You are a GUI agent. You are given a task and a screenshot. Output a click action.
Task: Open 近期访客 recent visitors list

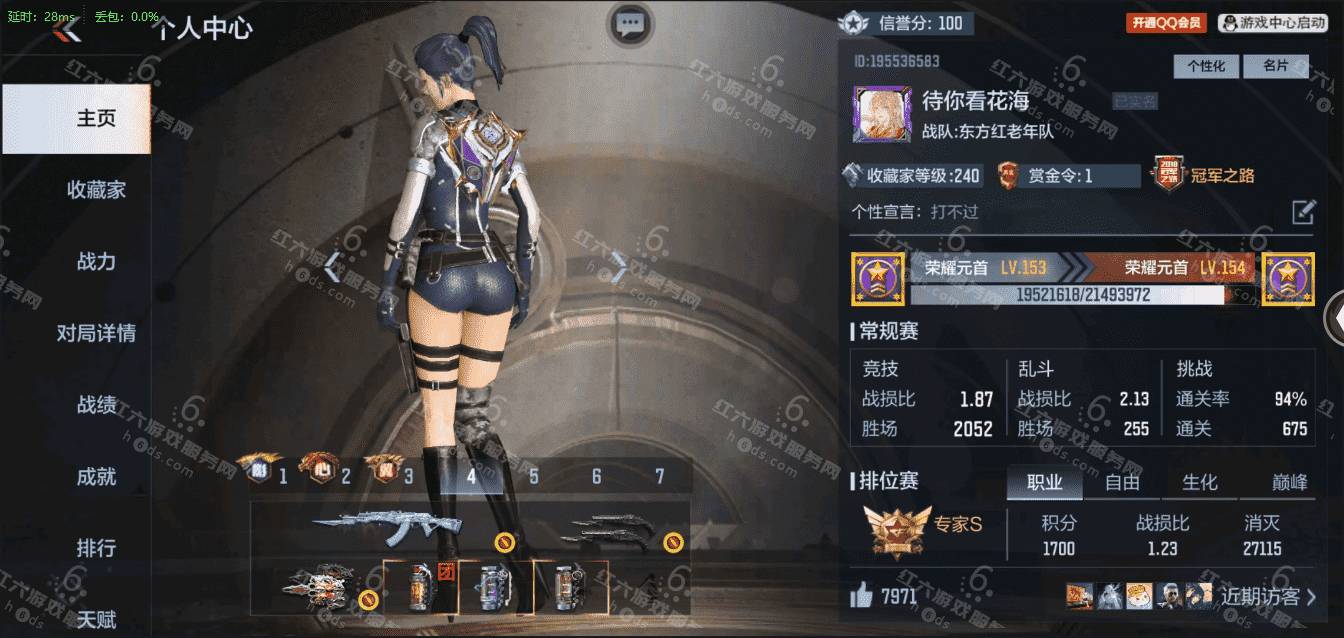[x=1267, y=597]
